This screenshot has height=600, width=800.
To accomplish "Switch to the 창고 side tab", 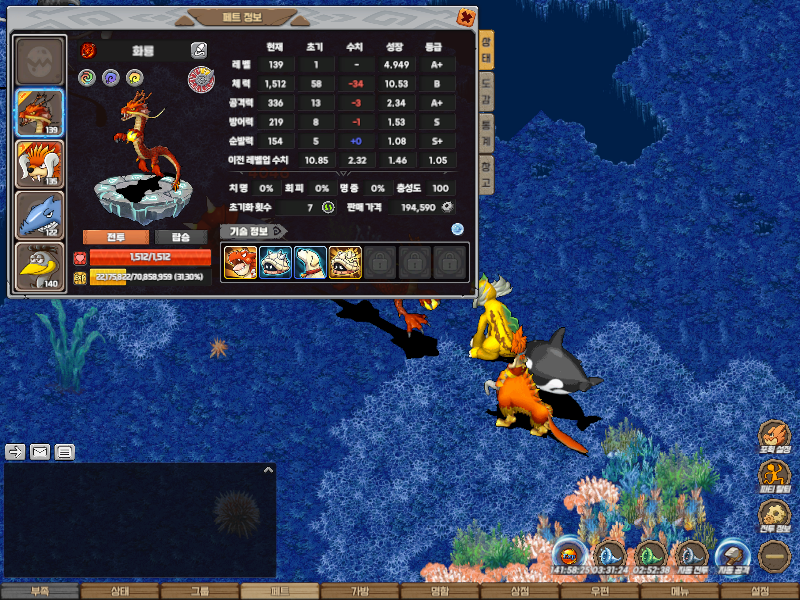I will [486, 176].
